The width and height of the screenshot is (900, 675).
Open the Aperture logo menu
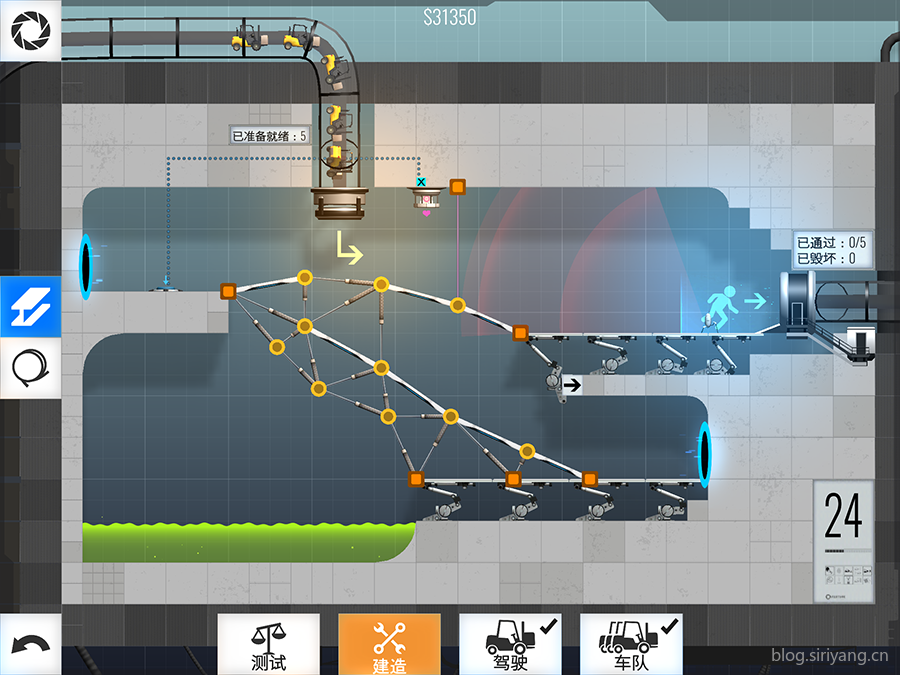click(x=30, y=31)
